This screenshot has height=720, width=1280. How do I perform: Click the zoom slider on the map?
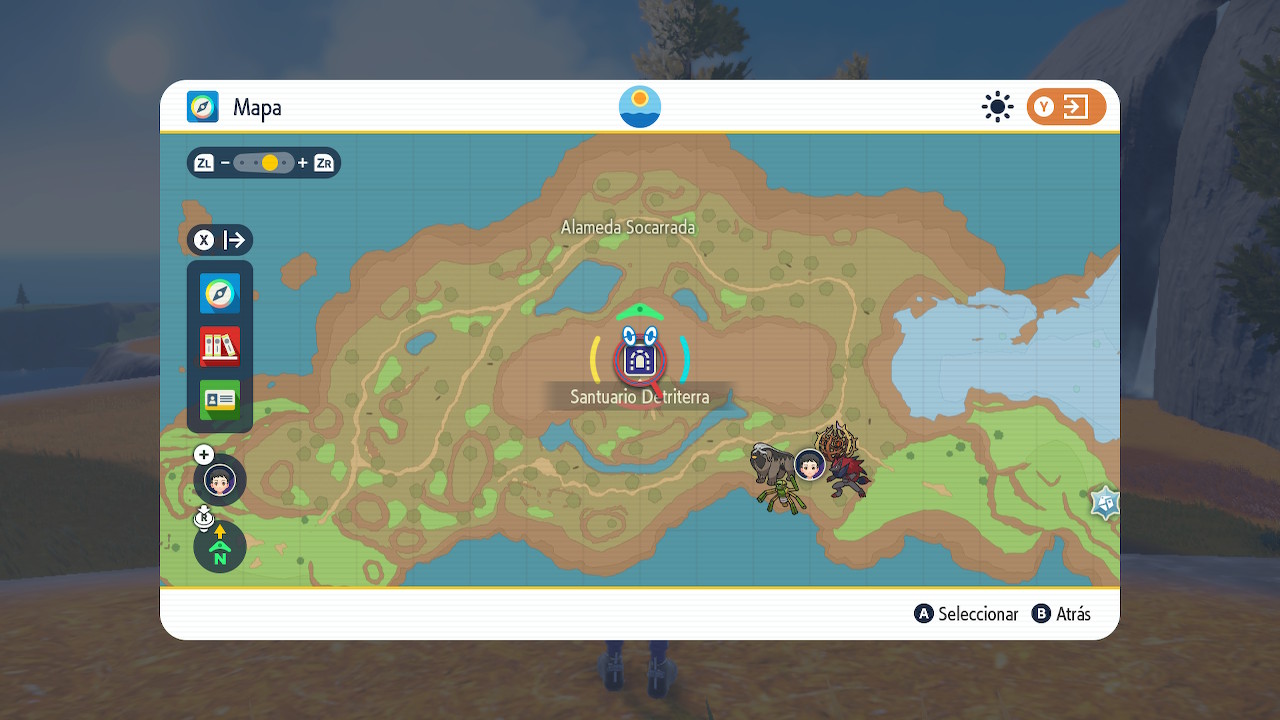[x=264, y=163]
